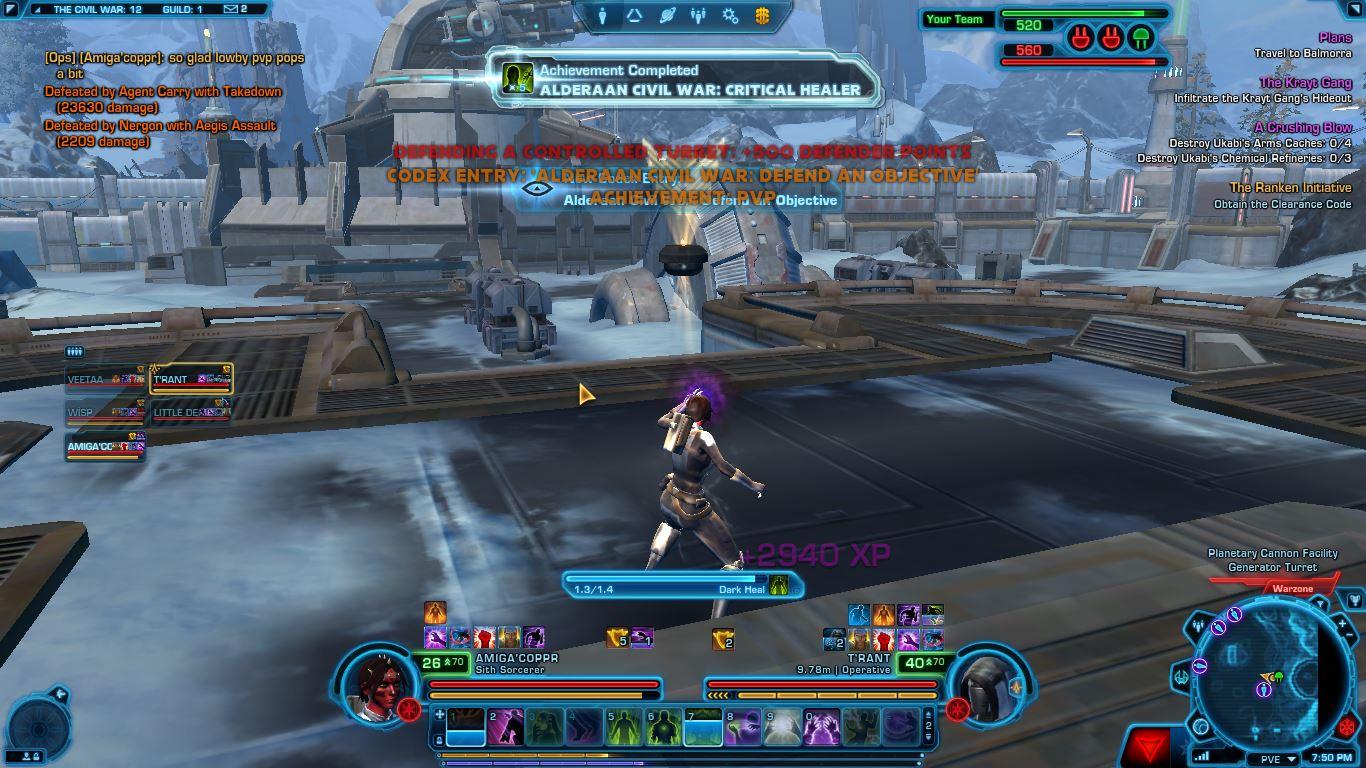This screenshot has width=1366, height=768.
Task: Select VEETAA in the ops frame
Action: (105, 380)
